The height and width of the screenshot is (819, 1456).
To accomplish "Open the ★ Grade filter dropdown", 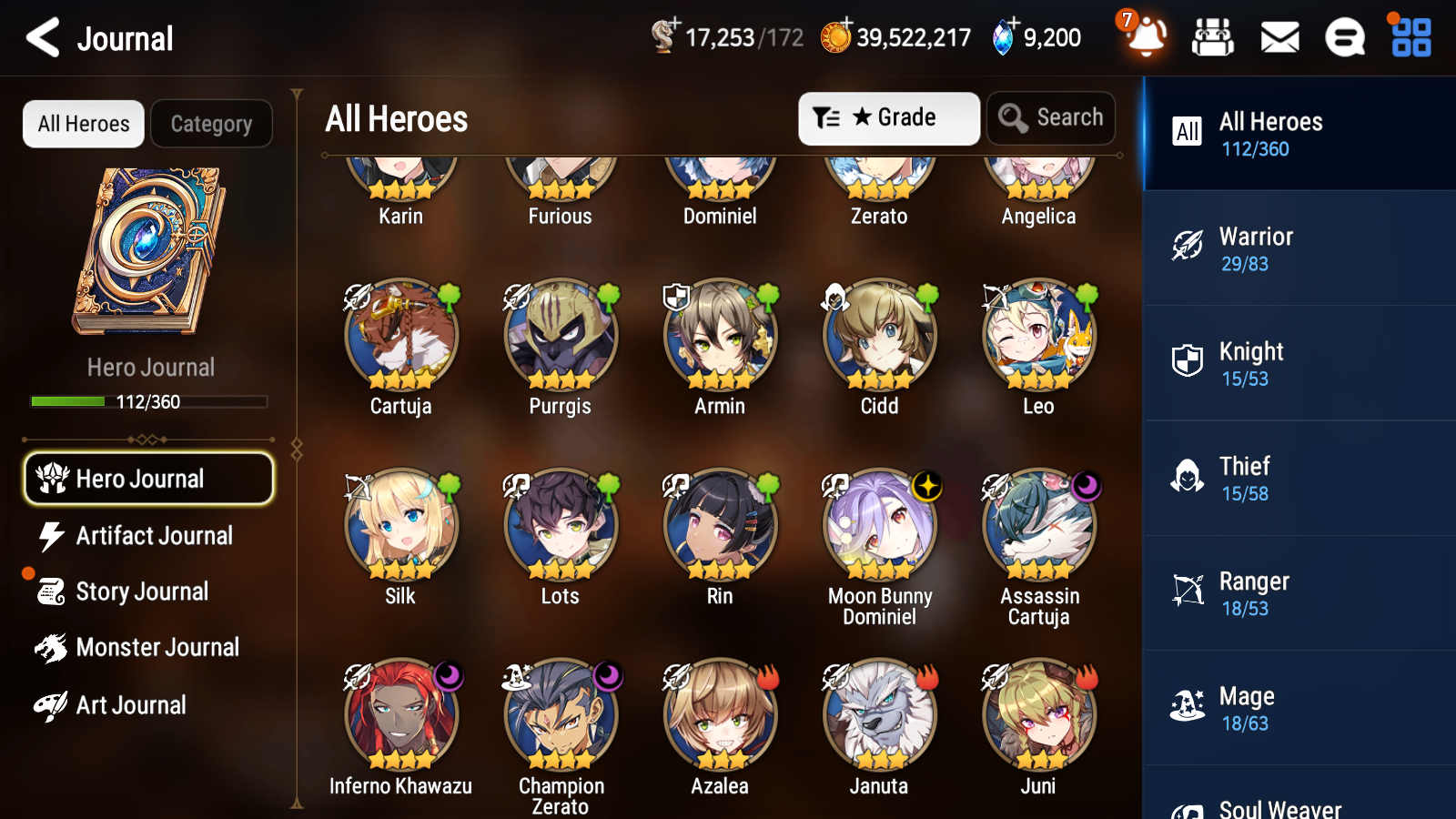I will tap(888, 117).
